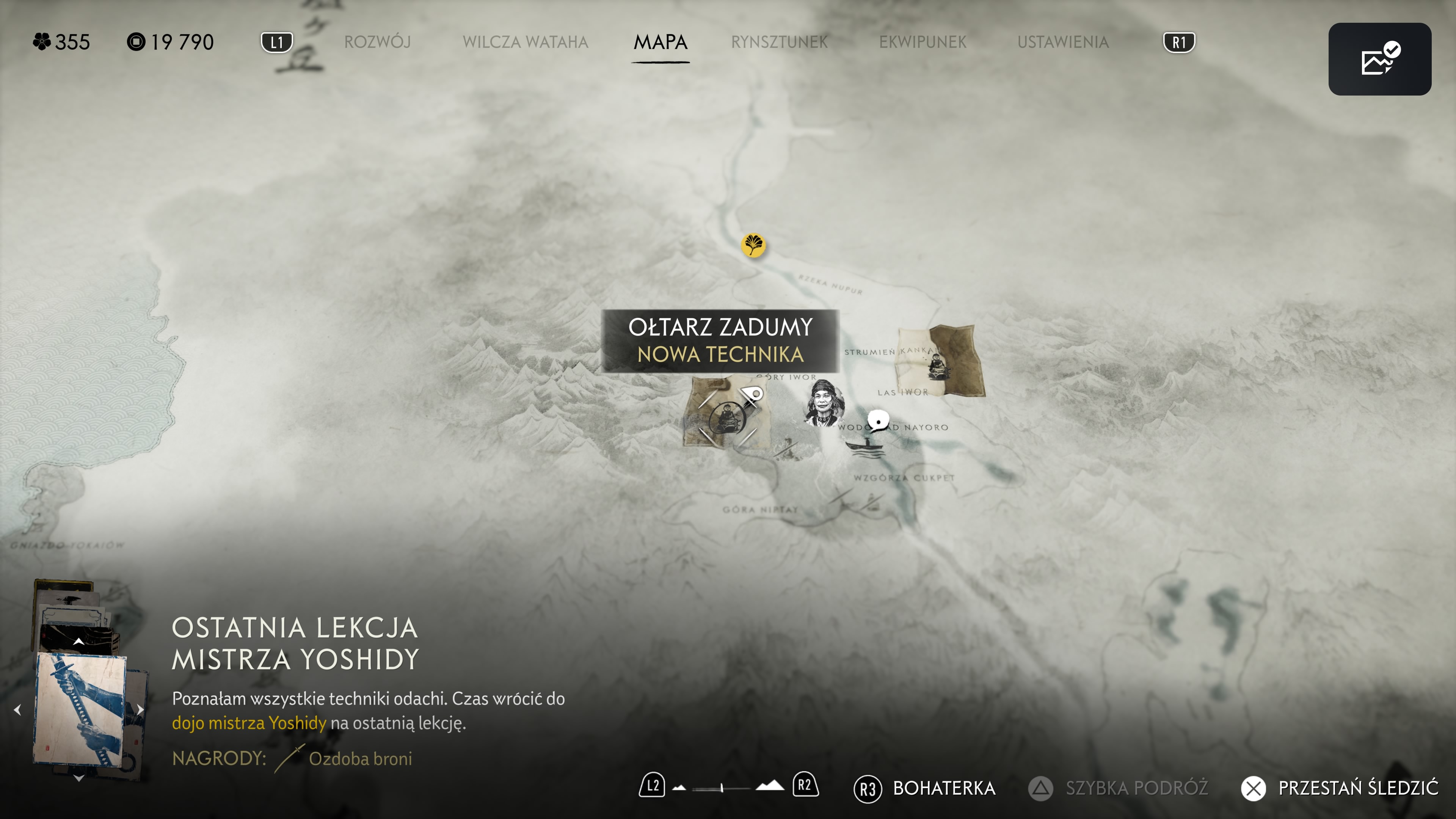Image resolution: width=1456 pixels, height=819 pixels.
Task: Select the yellow ginkgo leaf map marker
Action: pyautogui.click(x=753, y=245)
